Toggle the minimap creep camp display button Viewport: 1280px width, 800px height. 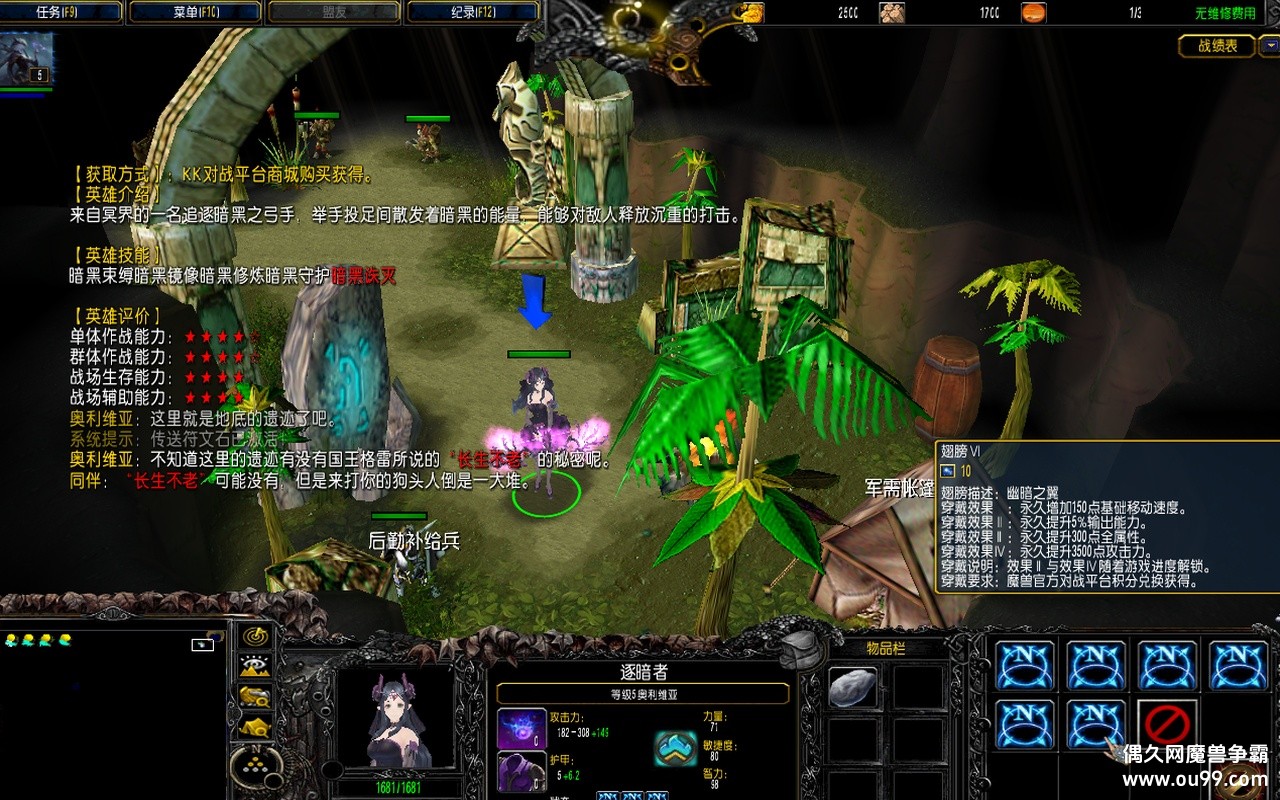click(256, 727)
